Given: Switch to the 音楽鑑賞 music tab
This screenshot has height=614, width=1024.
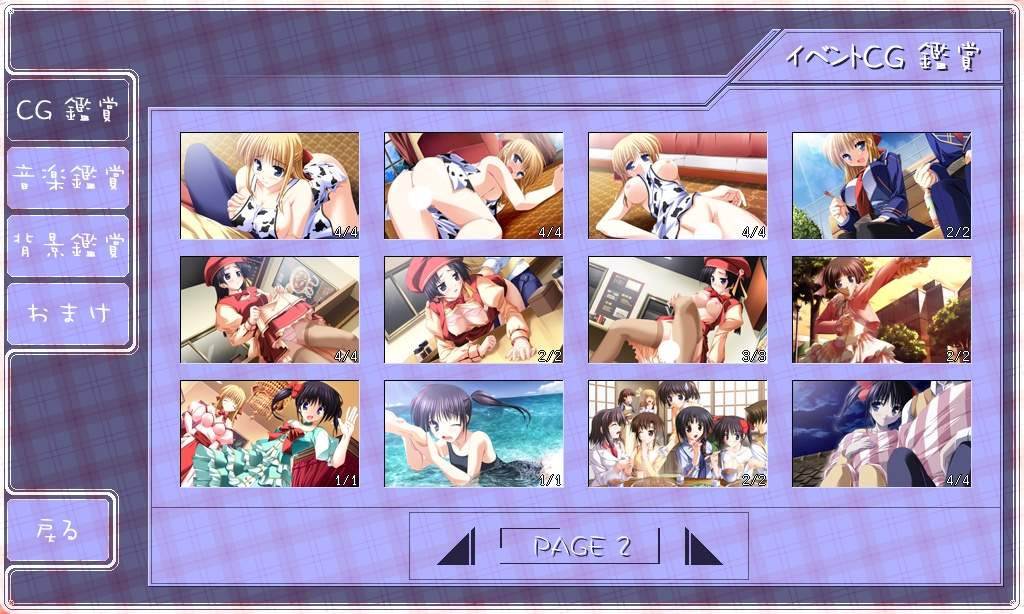Looking at the screenshot, I should tap(68, 178).
